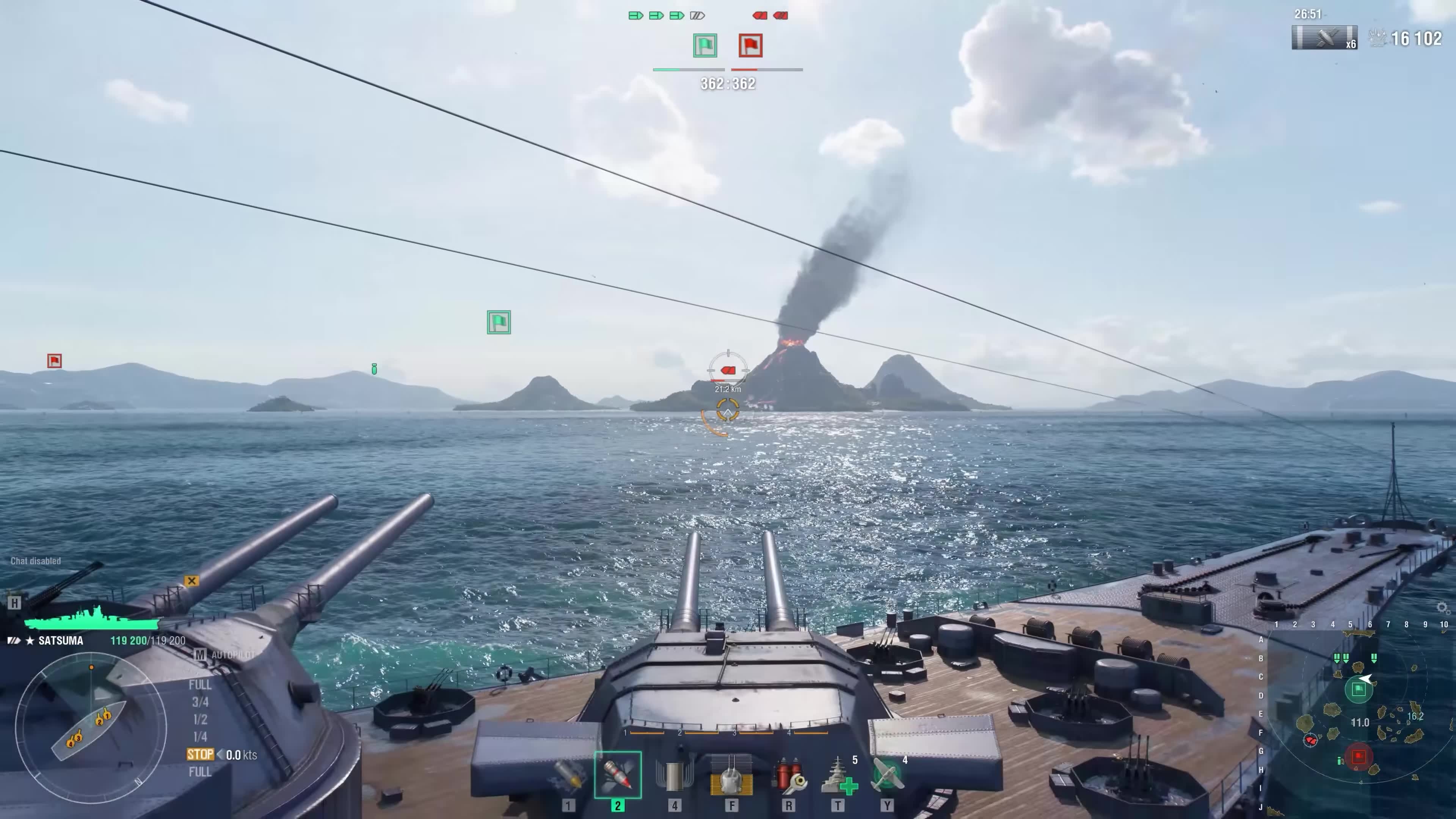Set forward speed to 3/4

click(x=200, y=702)
